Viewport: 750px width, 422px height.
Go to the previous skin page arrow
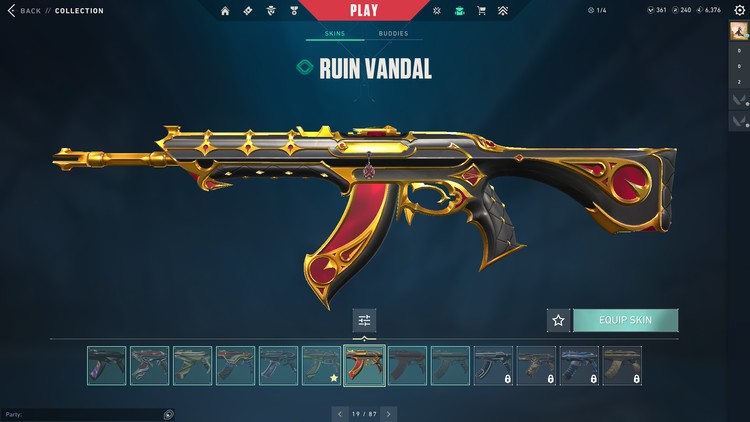point(340,413)
